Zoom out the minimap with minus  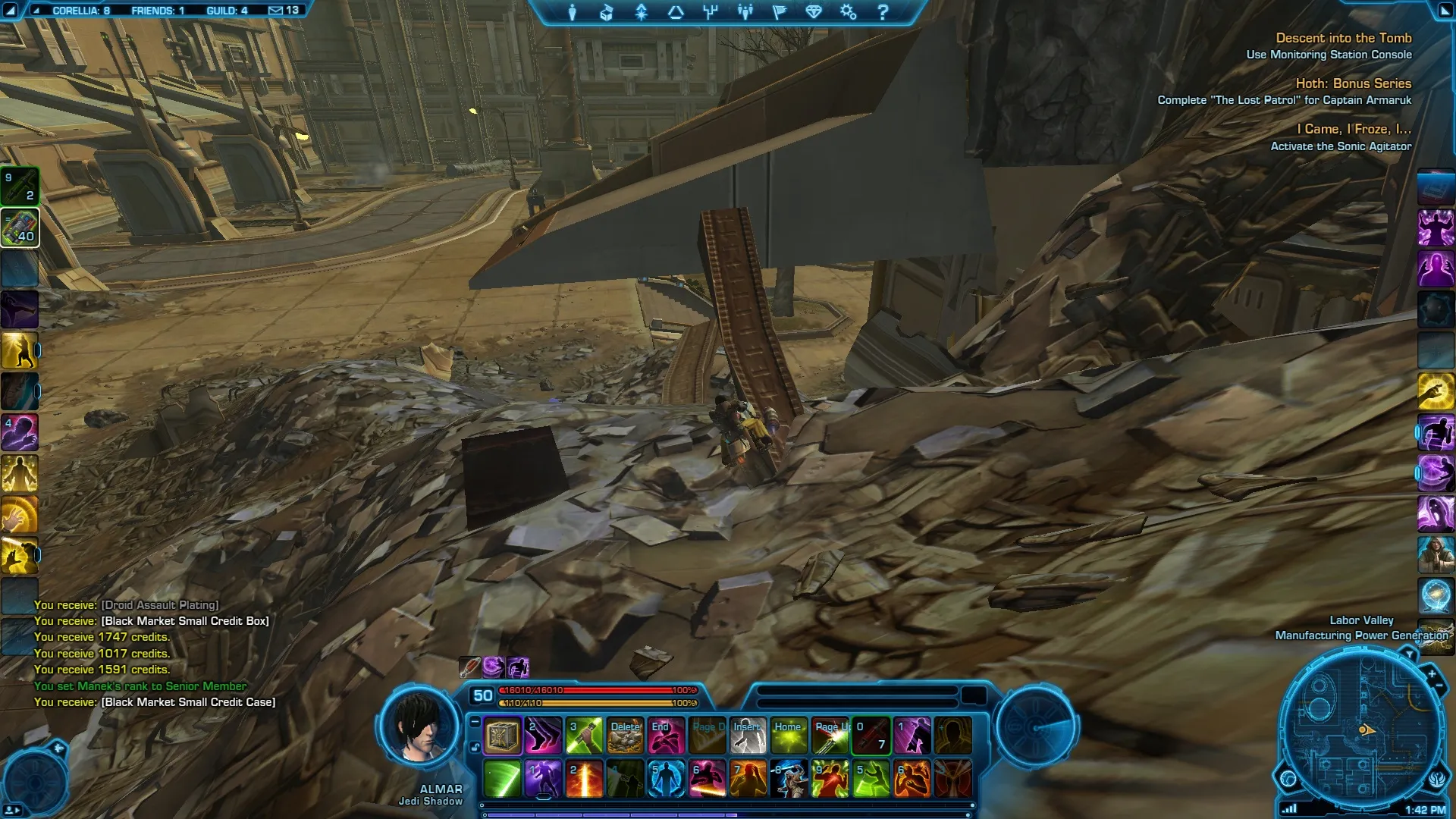[1439, 686]
